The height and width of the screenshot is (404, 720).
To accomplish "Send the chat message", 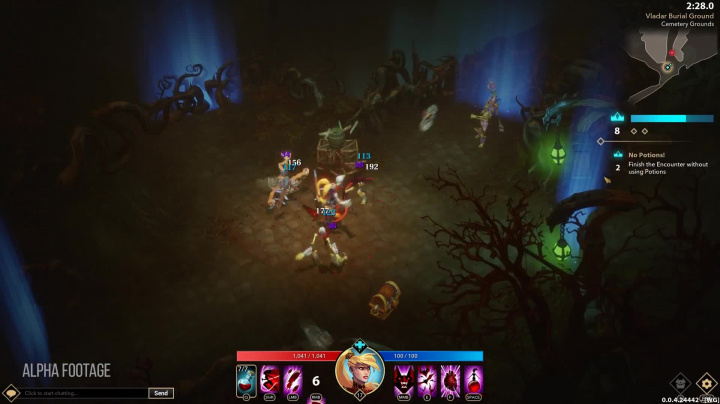I will [161, 393].
